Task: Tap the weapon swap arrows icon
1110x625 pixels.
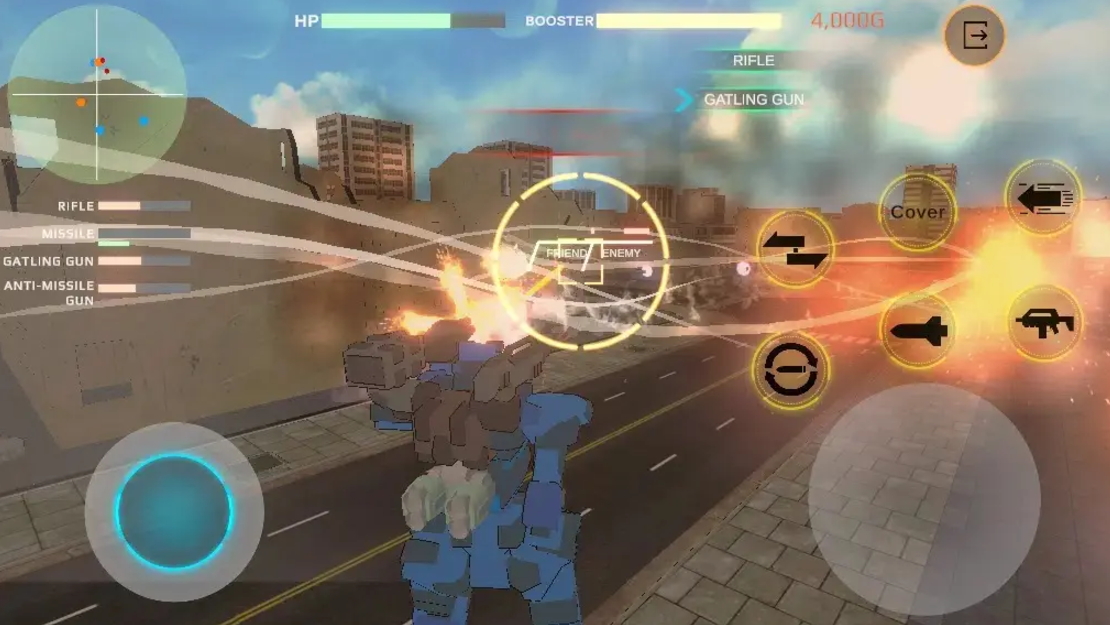Action: (795, 248)
